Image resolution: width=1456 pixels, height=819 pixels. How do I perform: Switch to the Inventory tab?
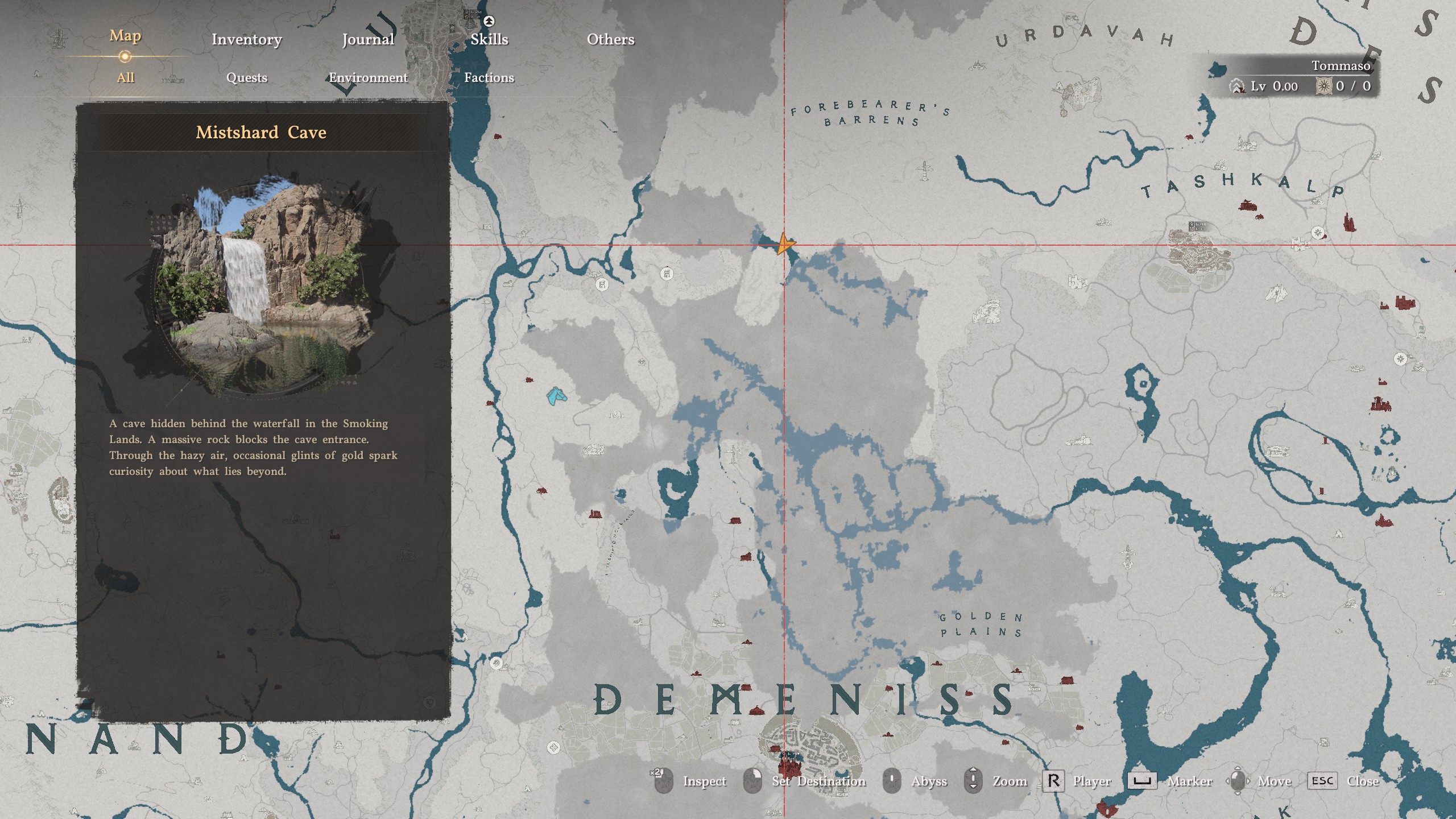click(246, 39)
